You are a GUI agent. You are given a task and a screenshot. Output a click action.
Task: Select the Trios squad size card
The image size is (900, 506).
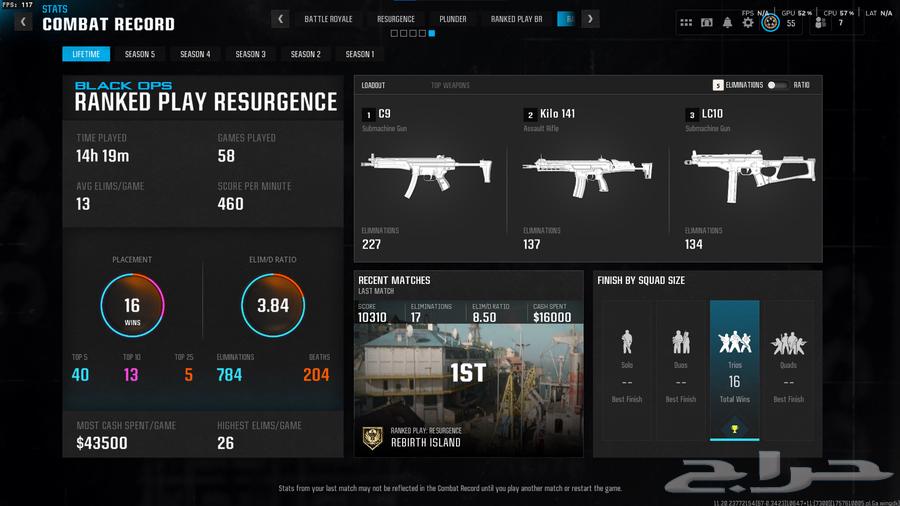point(734,369)
